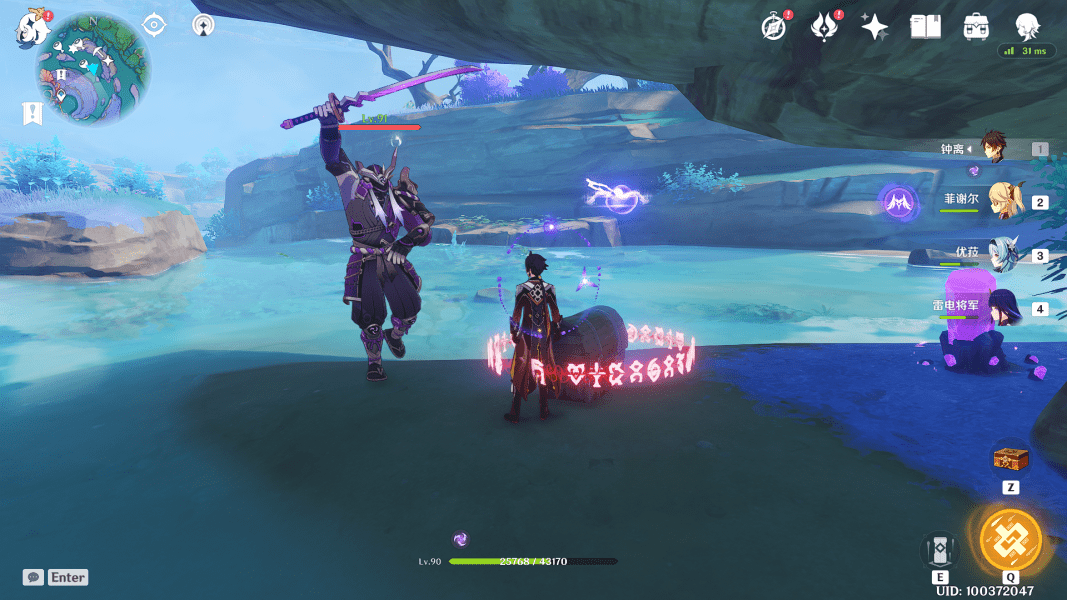Use the treasure chest gadget
The width and height of the screenshot is (1067, 600).
pyautogui.click(x=1010, y=460)
